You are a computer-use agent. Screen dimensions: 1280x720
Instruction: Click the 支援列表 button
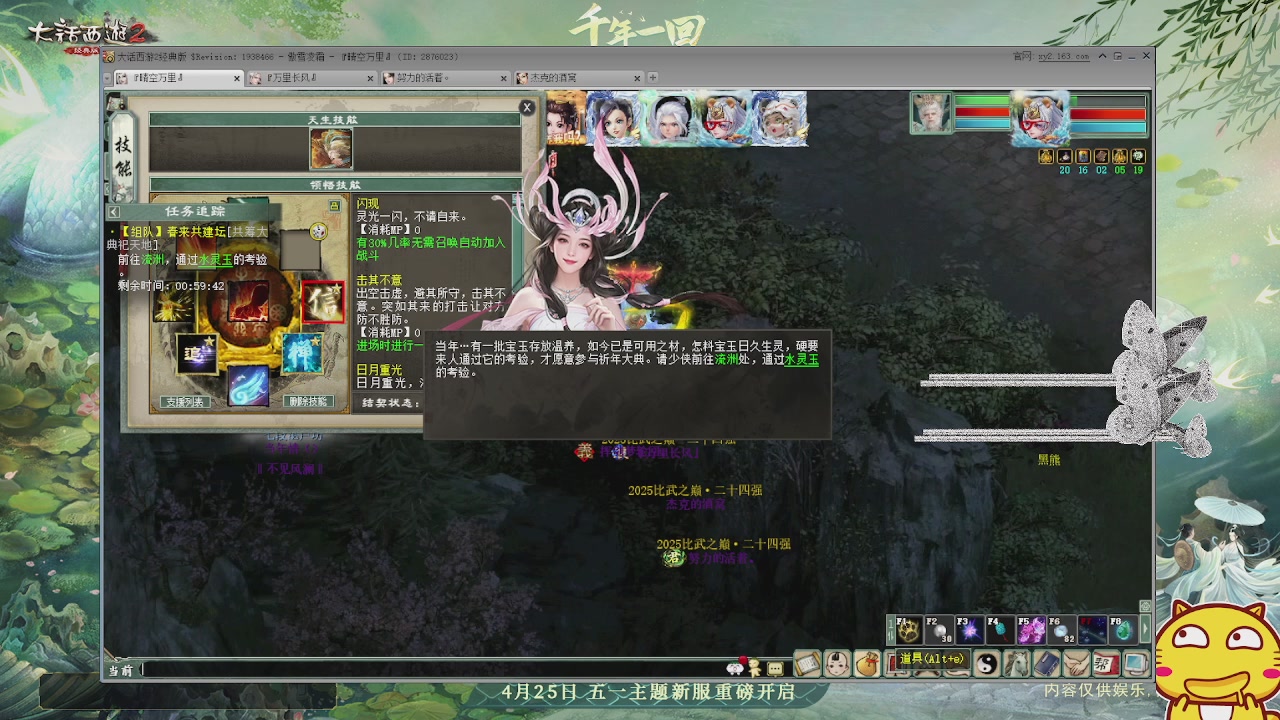coord(185,401)
